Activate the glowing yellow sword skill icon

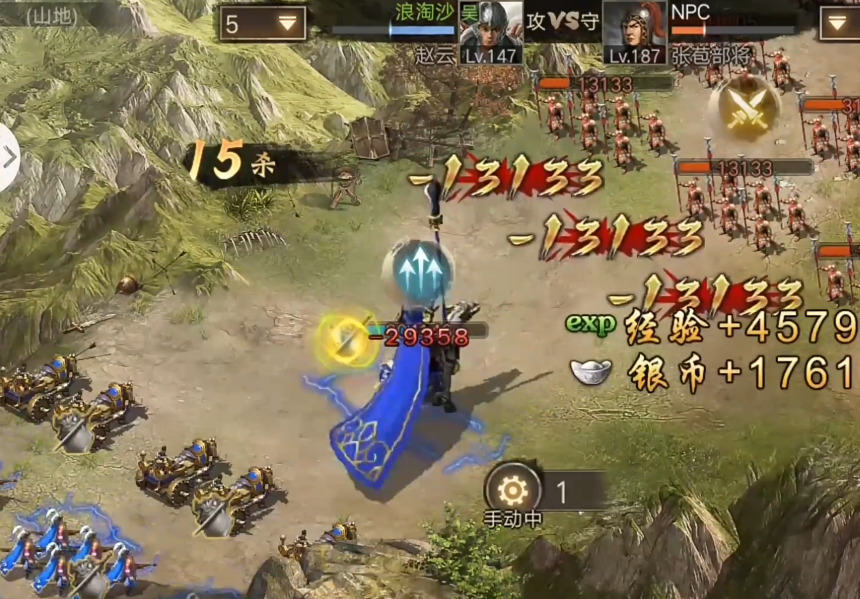344,341
